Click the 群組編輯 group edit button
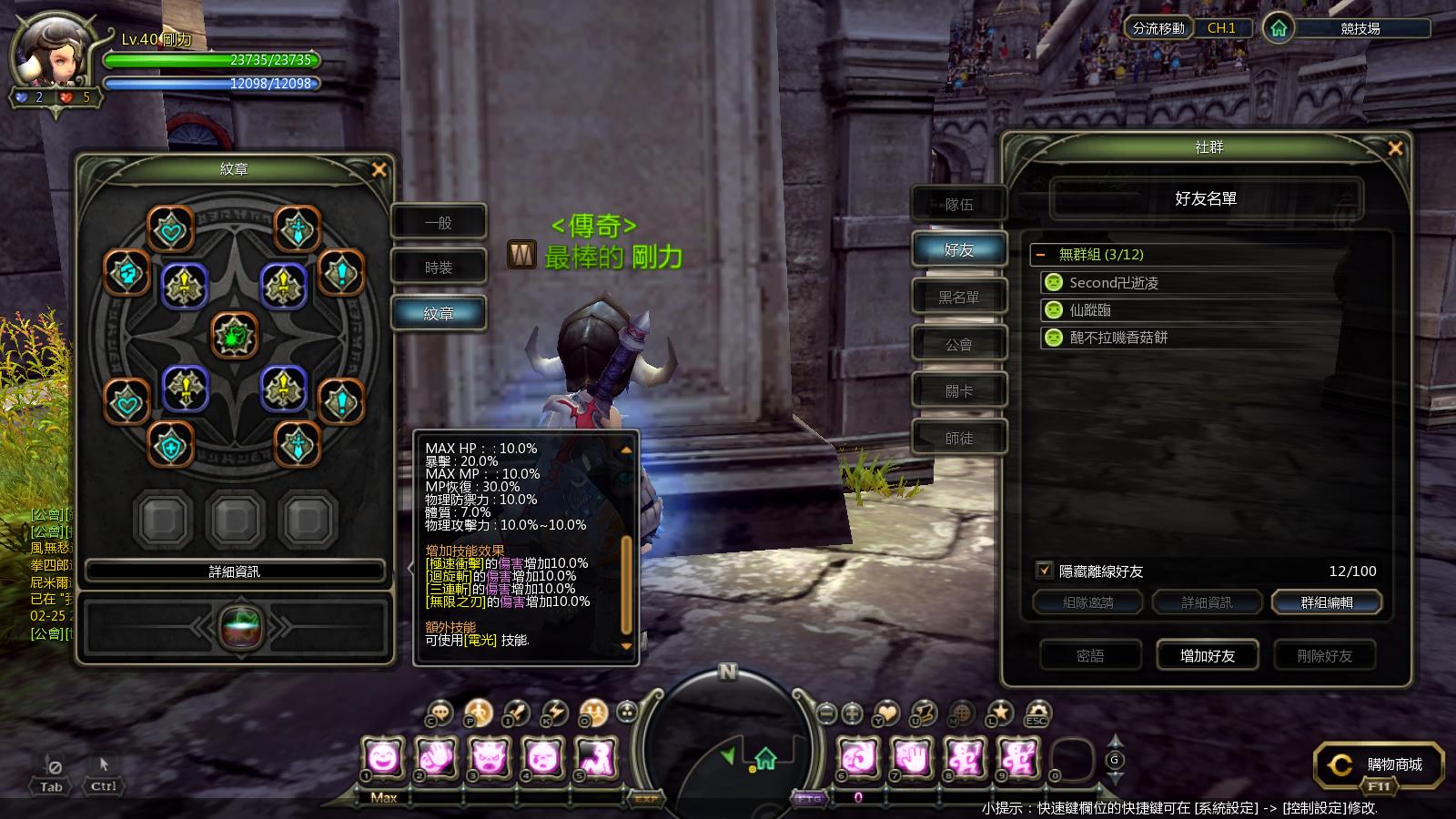Viewport: 1456px width, 819px height. pyautogui.click(x=1326, y=602)
